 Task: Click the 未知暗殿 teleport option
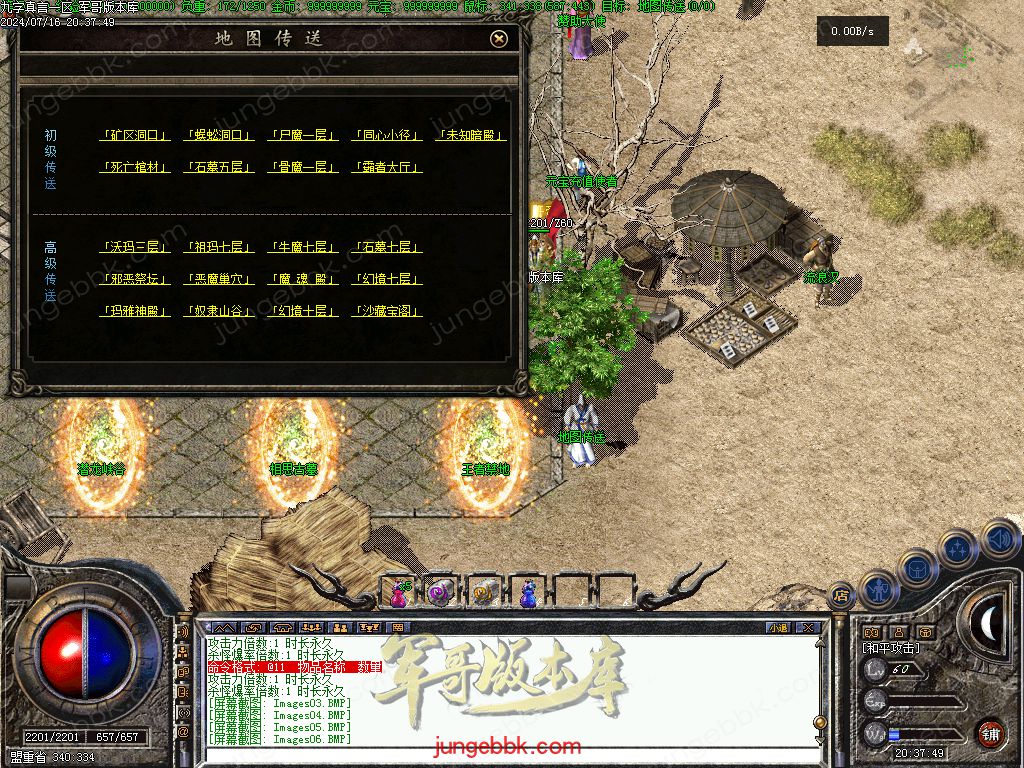click(x=471, y=135)
